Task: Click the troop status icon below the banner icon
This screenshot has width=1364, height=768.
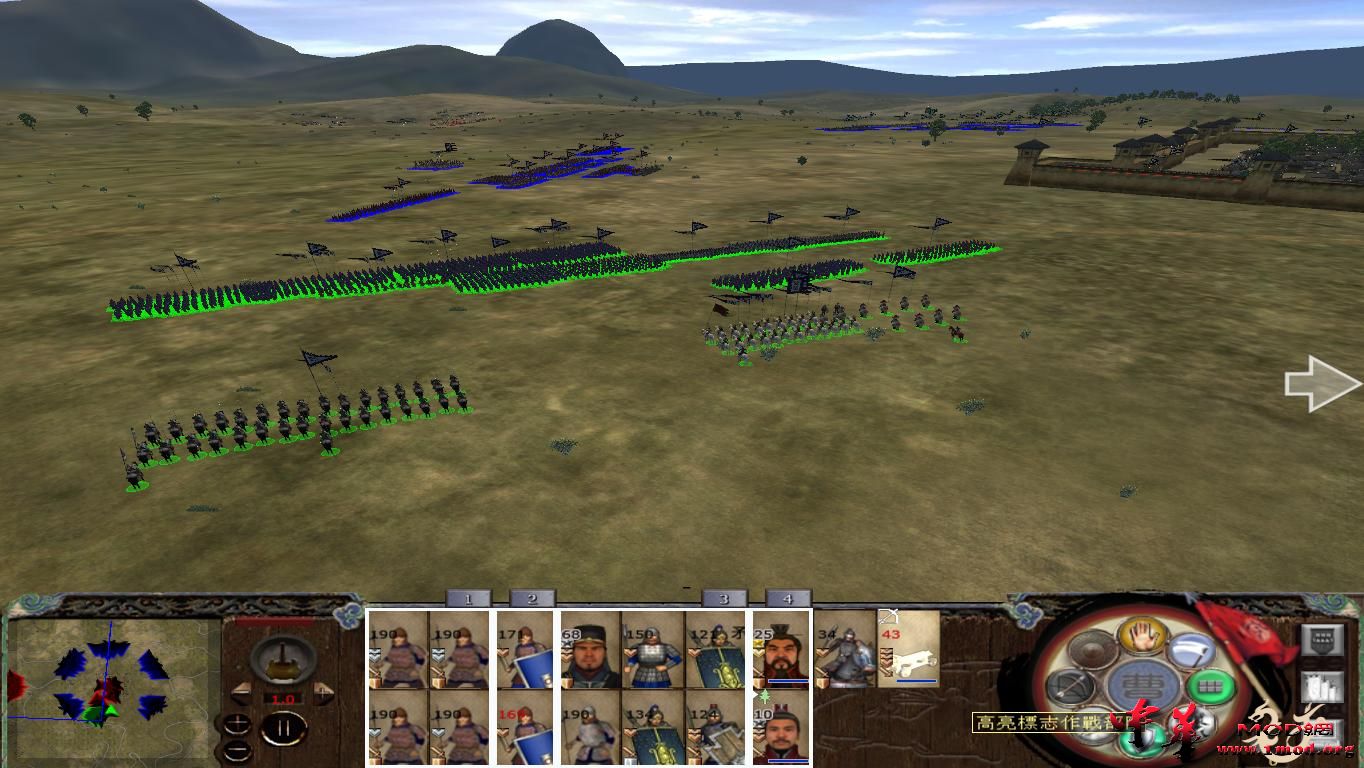Action: point(1323,687)
